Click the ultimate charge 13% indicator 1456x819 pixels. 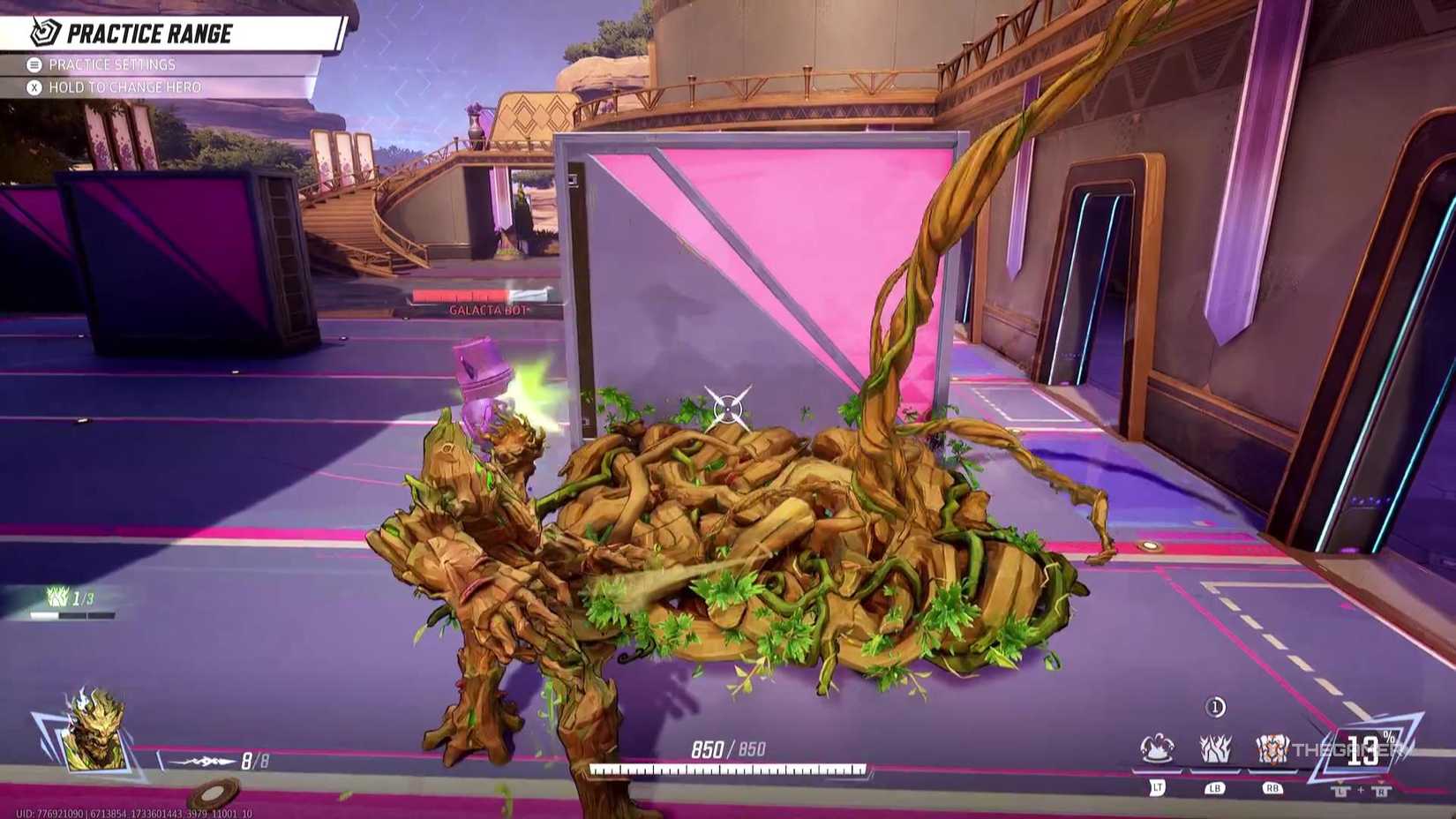(x=1365, y=749)
